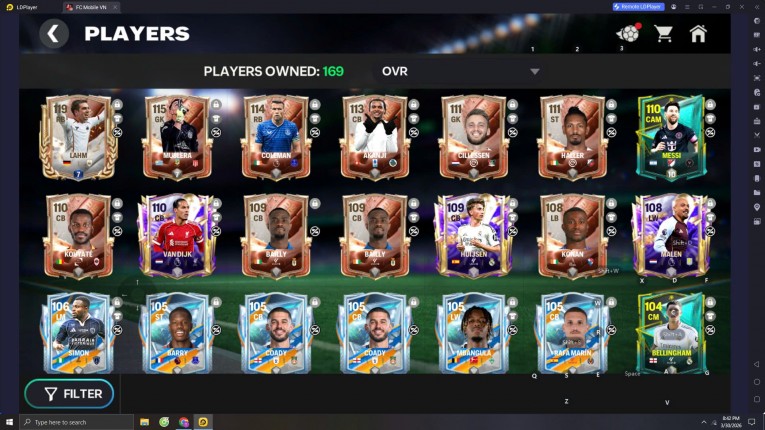The height and width of the screenshot is (430, 765).
Task: Select the Cillessen GK card
Action: pyautogui.click(x=473, y=138)
